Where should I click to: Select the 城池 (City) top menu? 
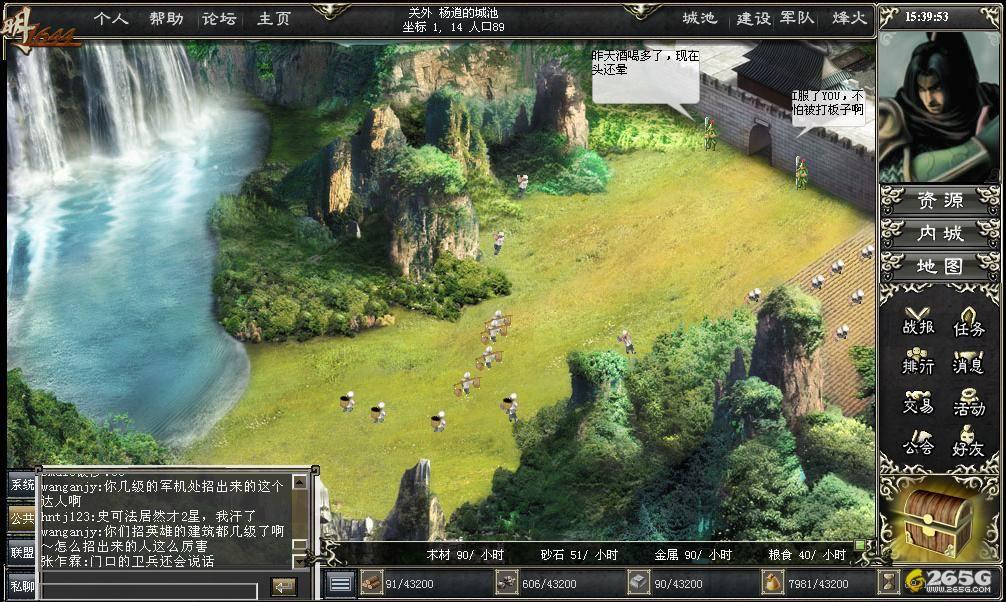tap(700, 18)
